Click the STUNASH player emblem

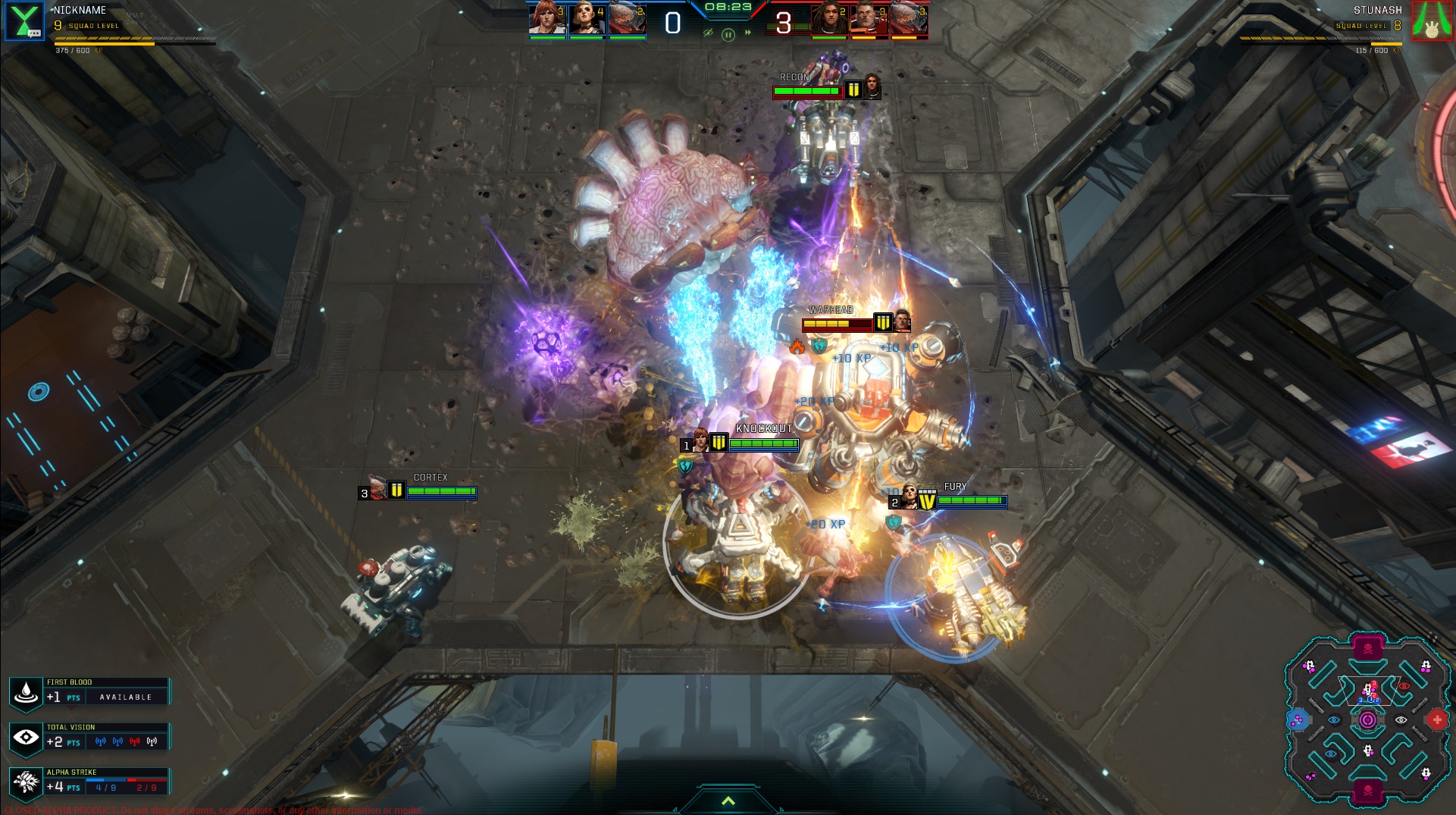tap(1431, 20)
